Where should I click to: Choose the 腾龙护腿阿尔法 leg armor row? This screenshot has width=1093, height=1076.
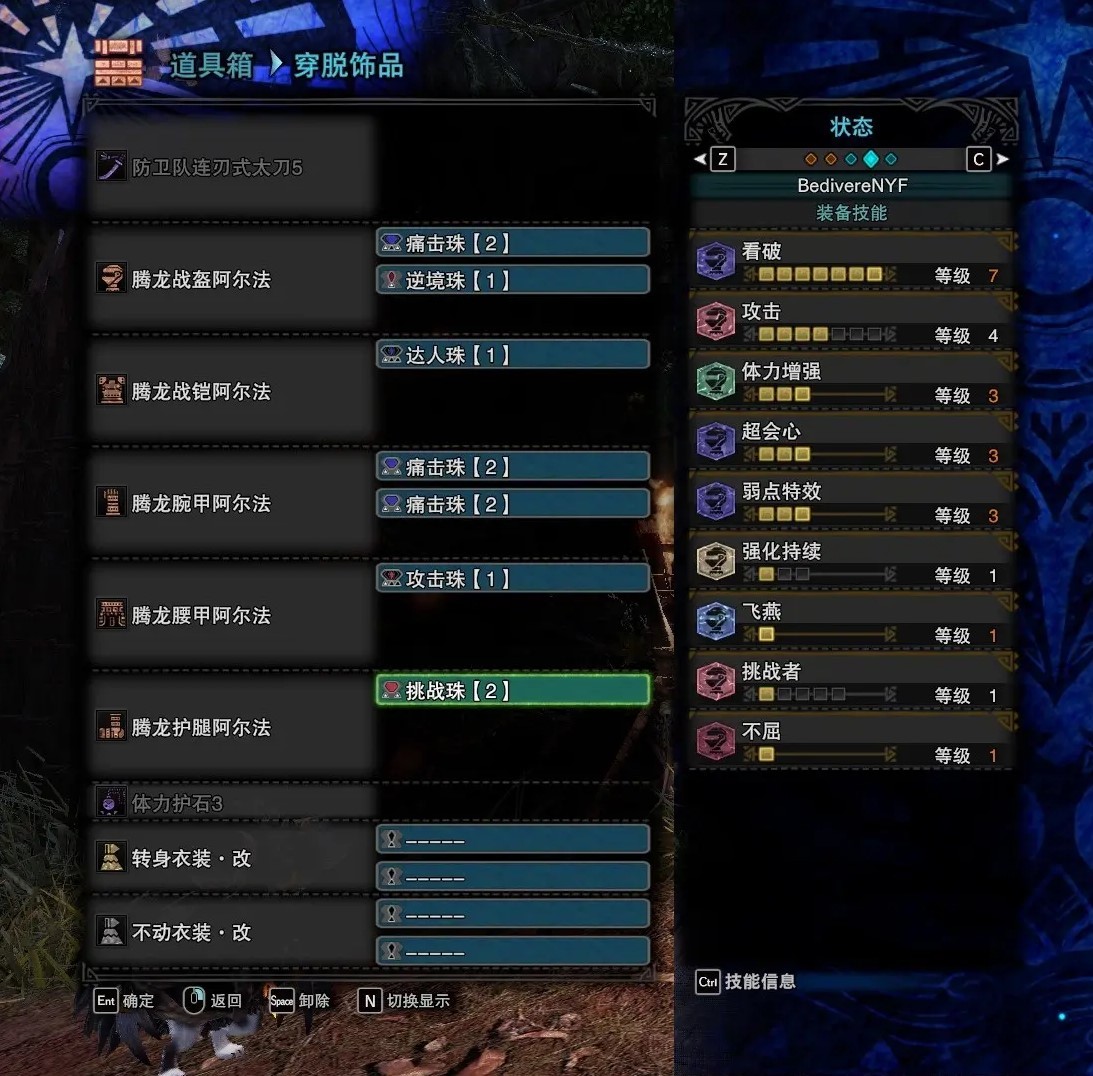tap(230, 727)
